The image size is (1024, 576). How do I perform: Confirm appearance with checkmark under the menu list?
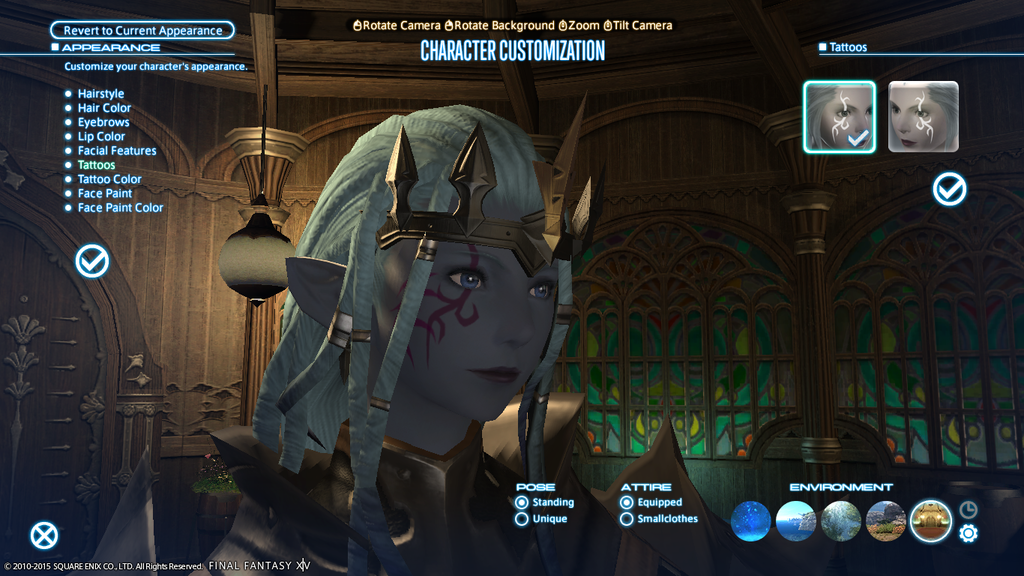(x=93, y=261)
